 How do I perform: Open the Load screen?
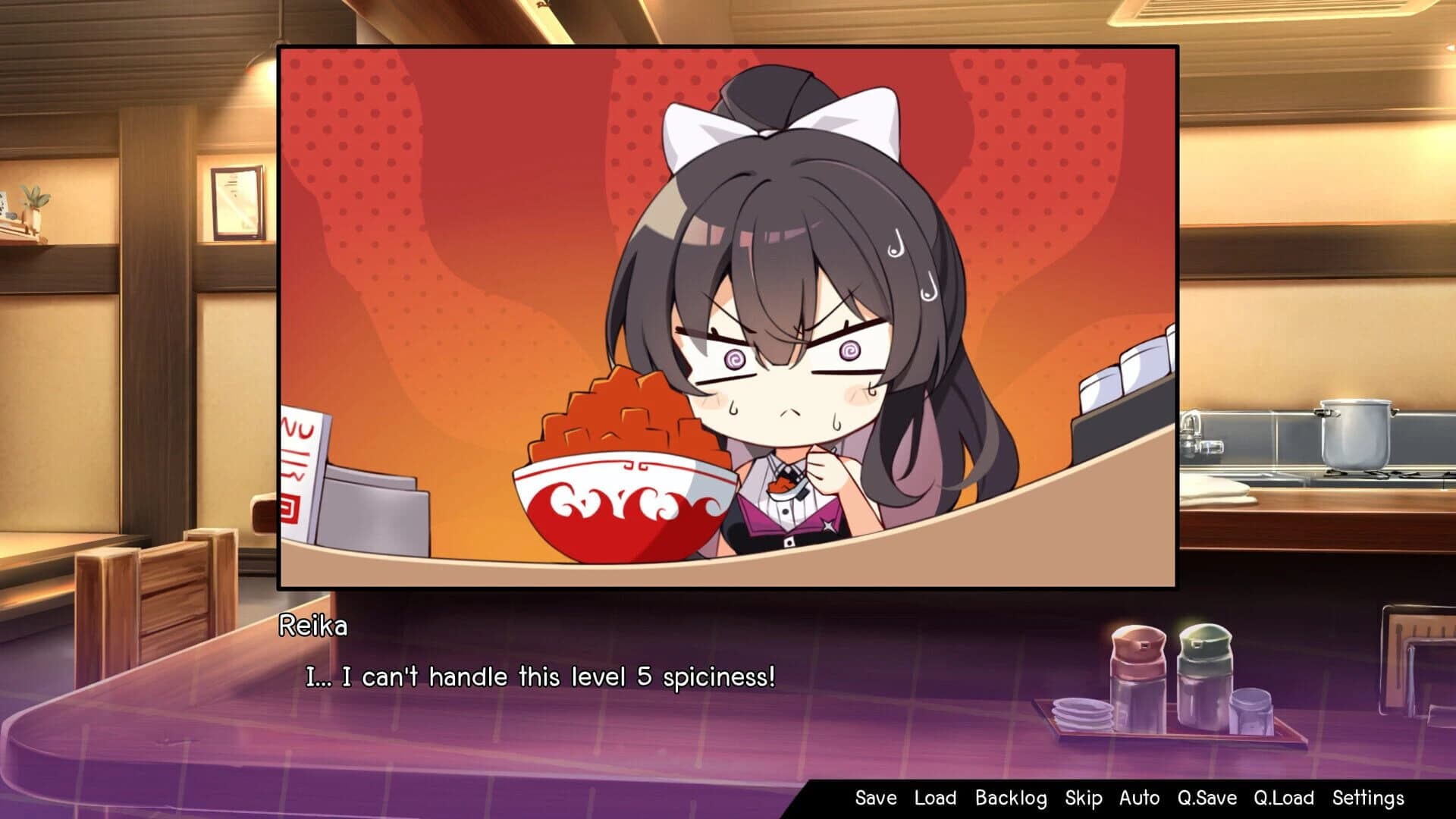point(934,798)
